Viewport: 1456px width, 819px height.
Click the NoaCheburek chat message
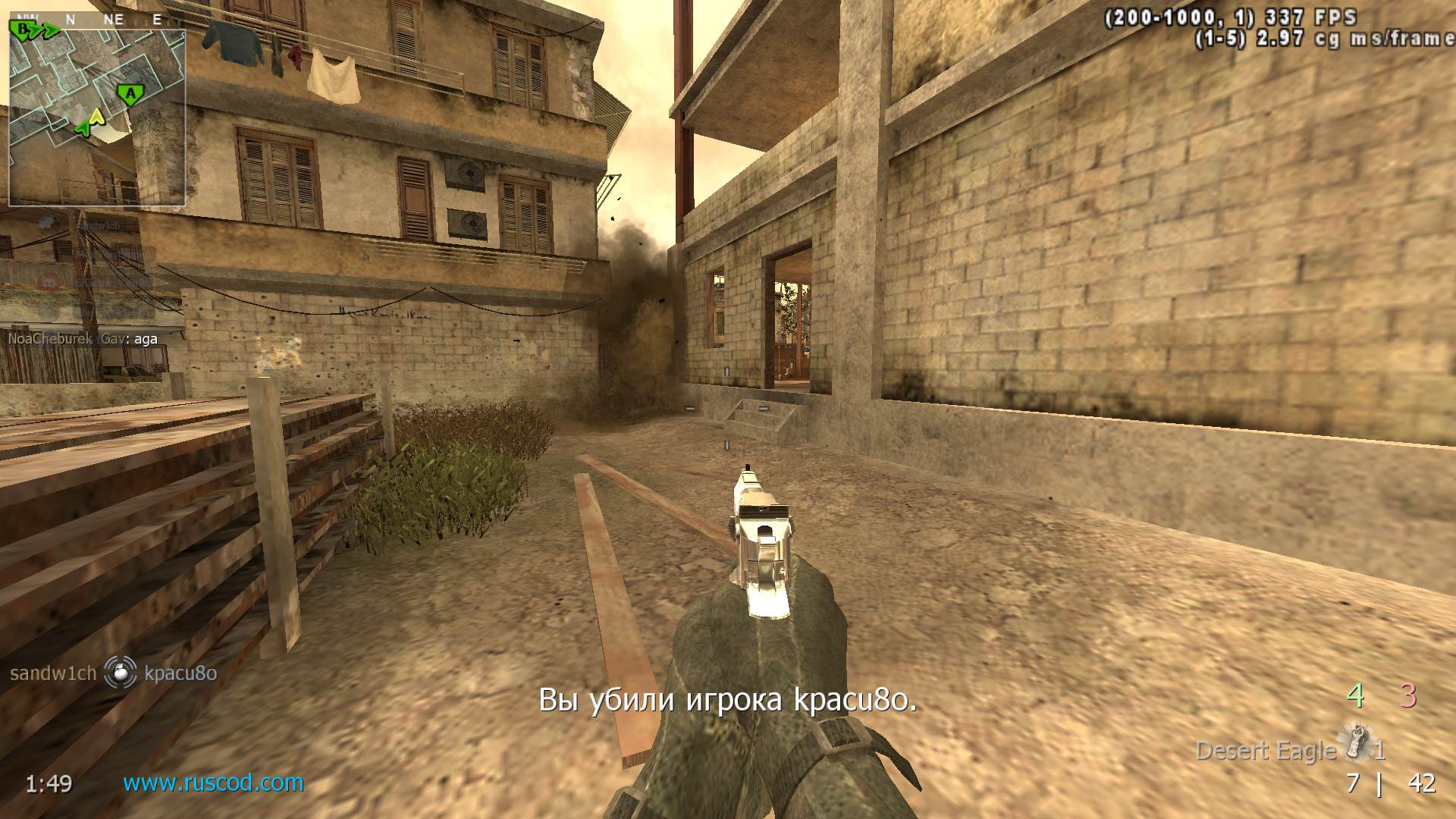(x=83, y=339)
